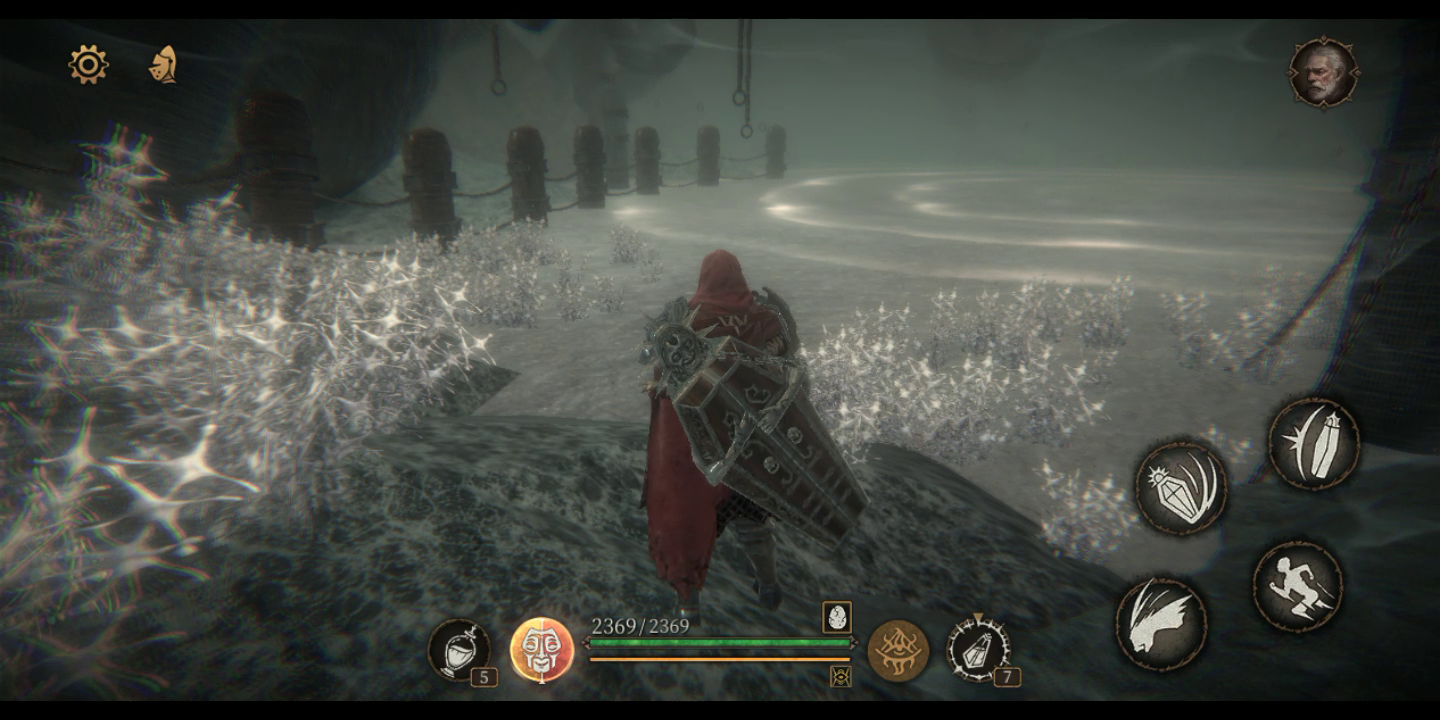Use the thorn-ringed bottle item with 7 left

[978, 649]
